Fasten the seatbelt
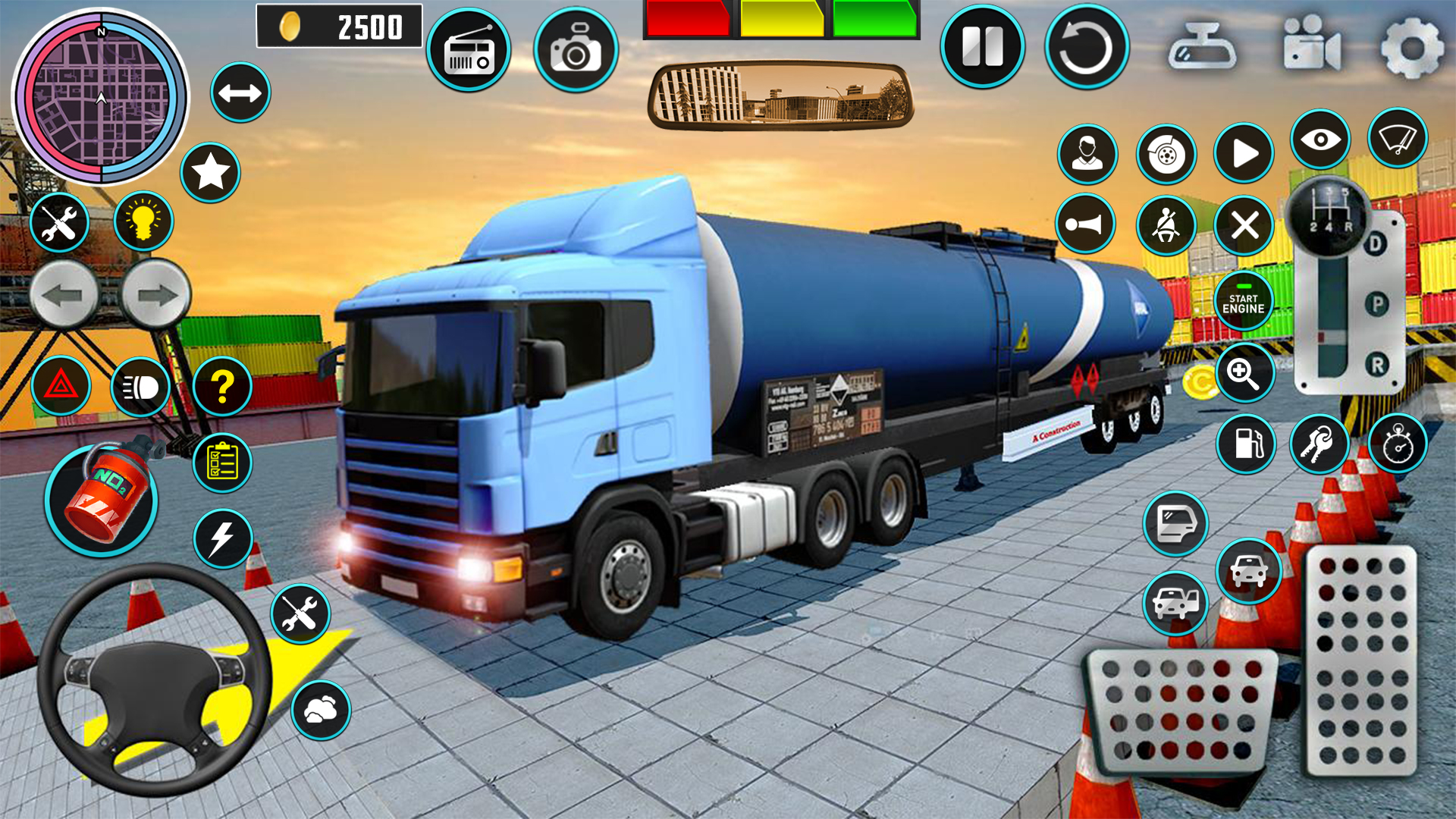Screen dimensions: 1456x819 point(1167,224)
